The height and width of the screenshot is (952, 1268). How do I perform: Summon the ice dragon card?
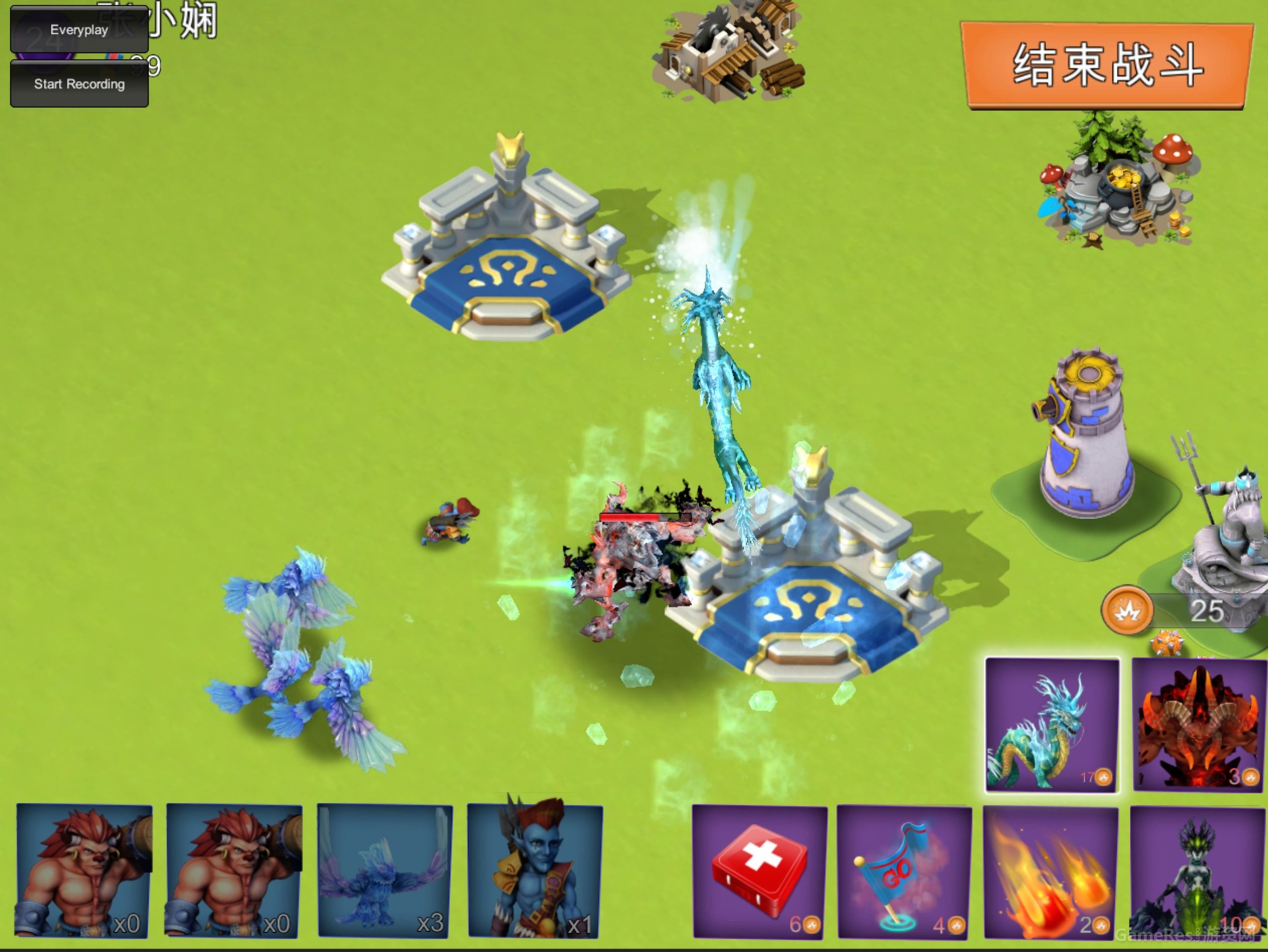1052,725
